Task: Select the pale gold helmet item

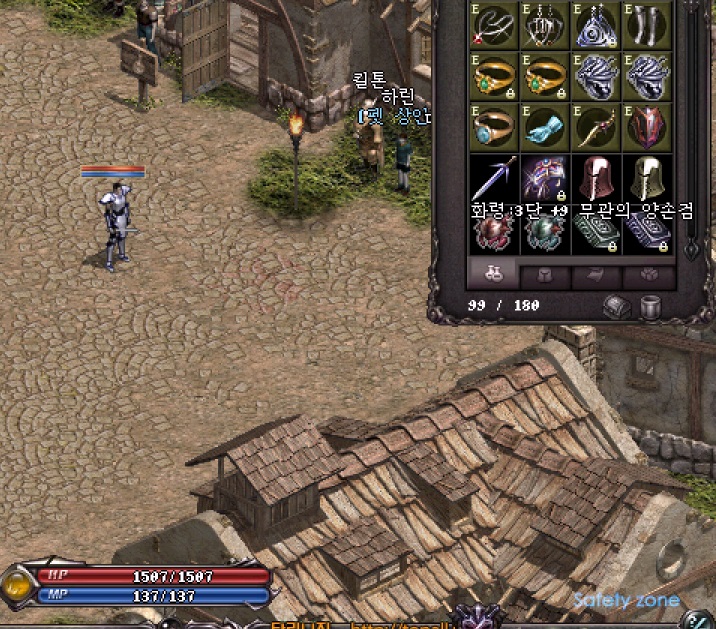Action: tap(647, 178)
